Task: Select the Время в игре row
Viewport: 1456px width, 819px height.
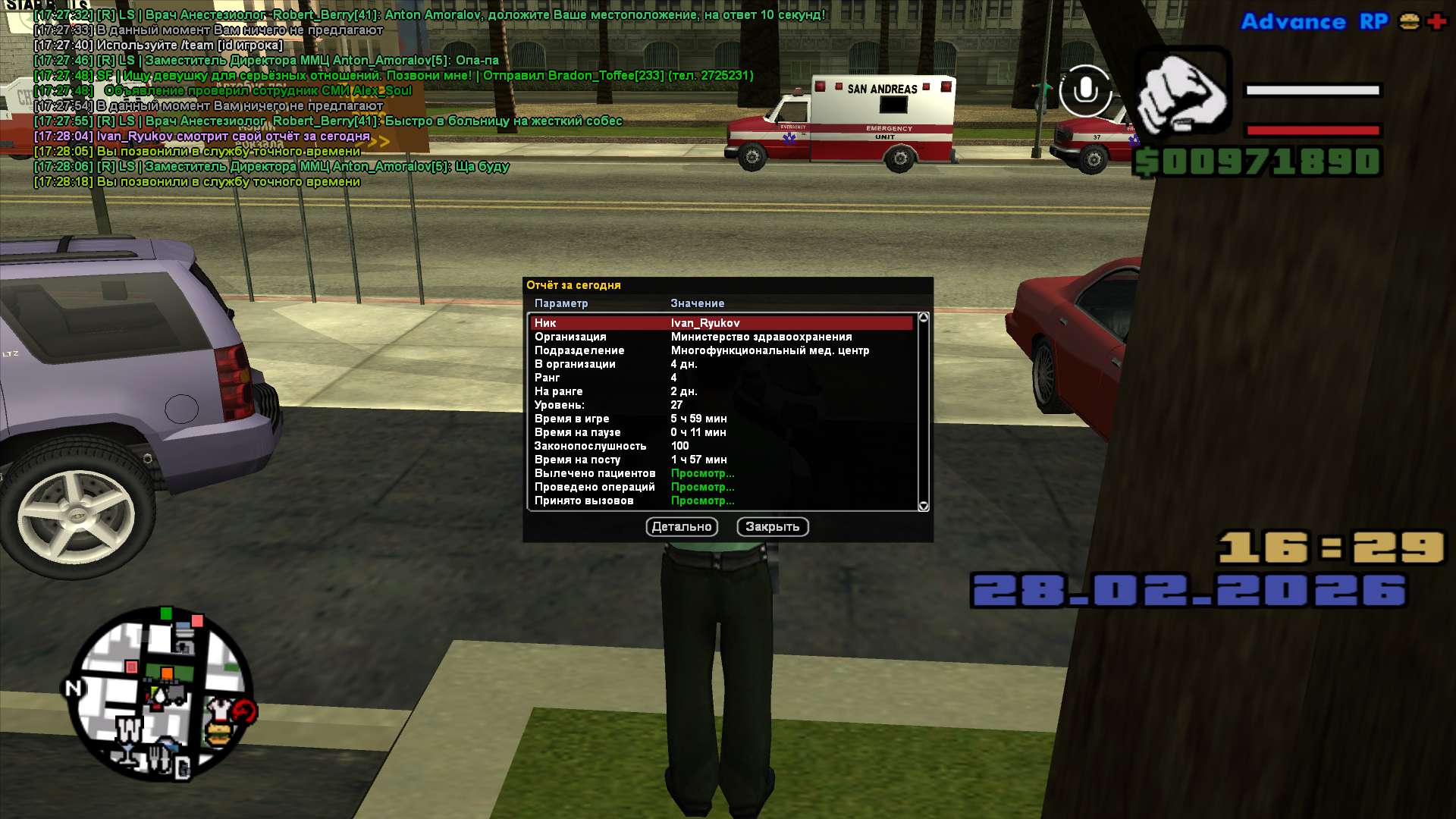Action: pyautogui.click(x=720, y=419)
